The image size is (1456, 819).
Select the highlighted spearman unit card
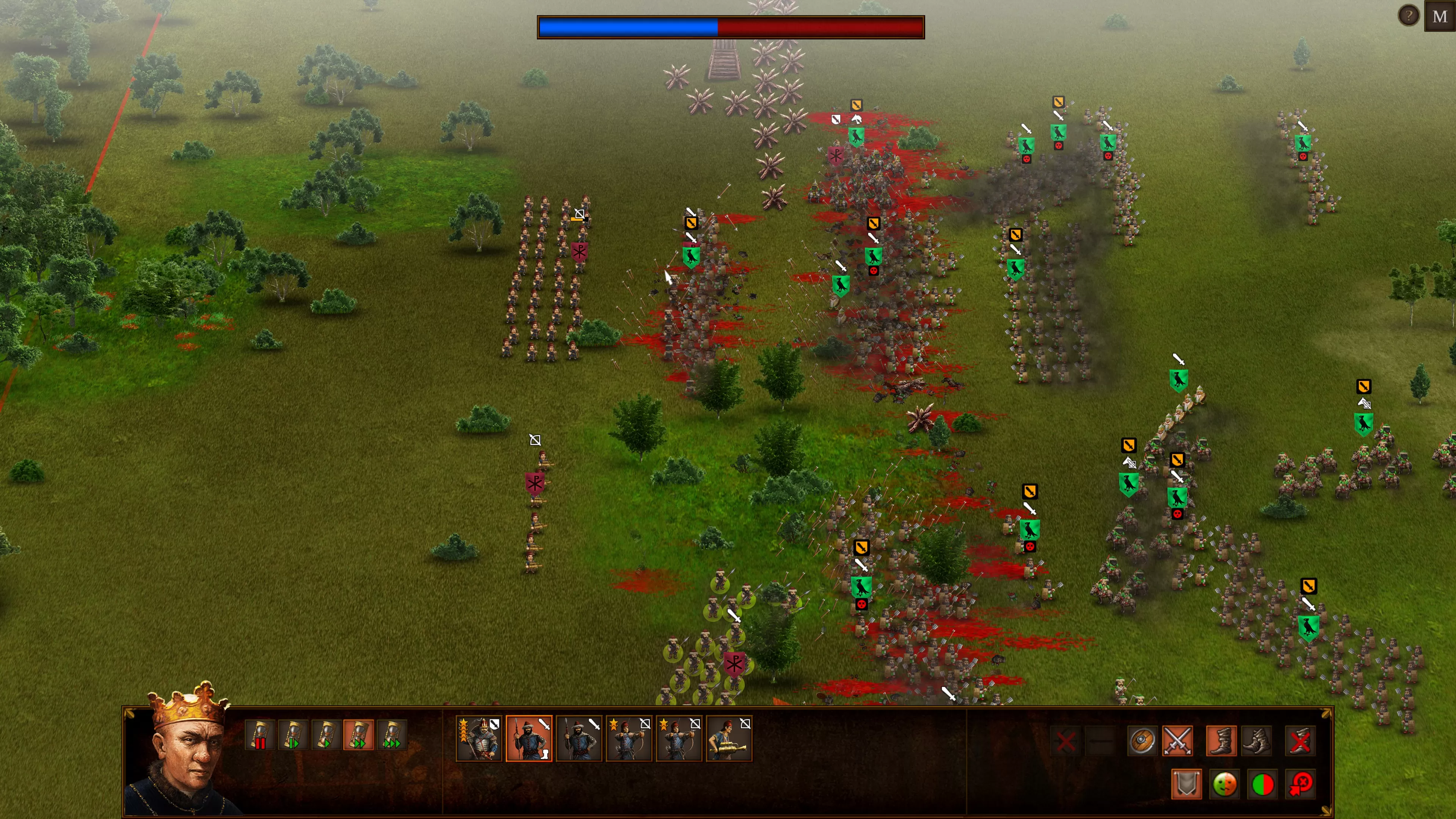(x=529, y=739)
